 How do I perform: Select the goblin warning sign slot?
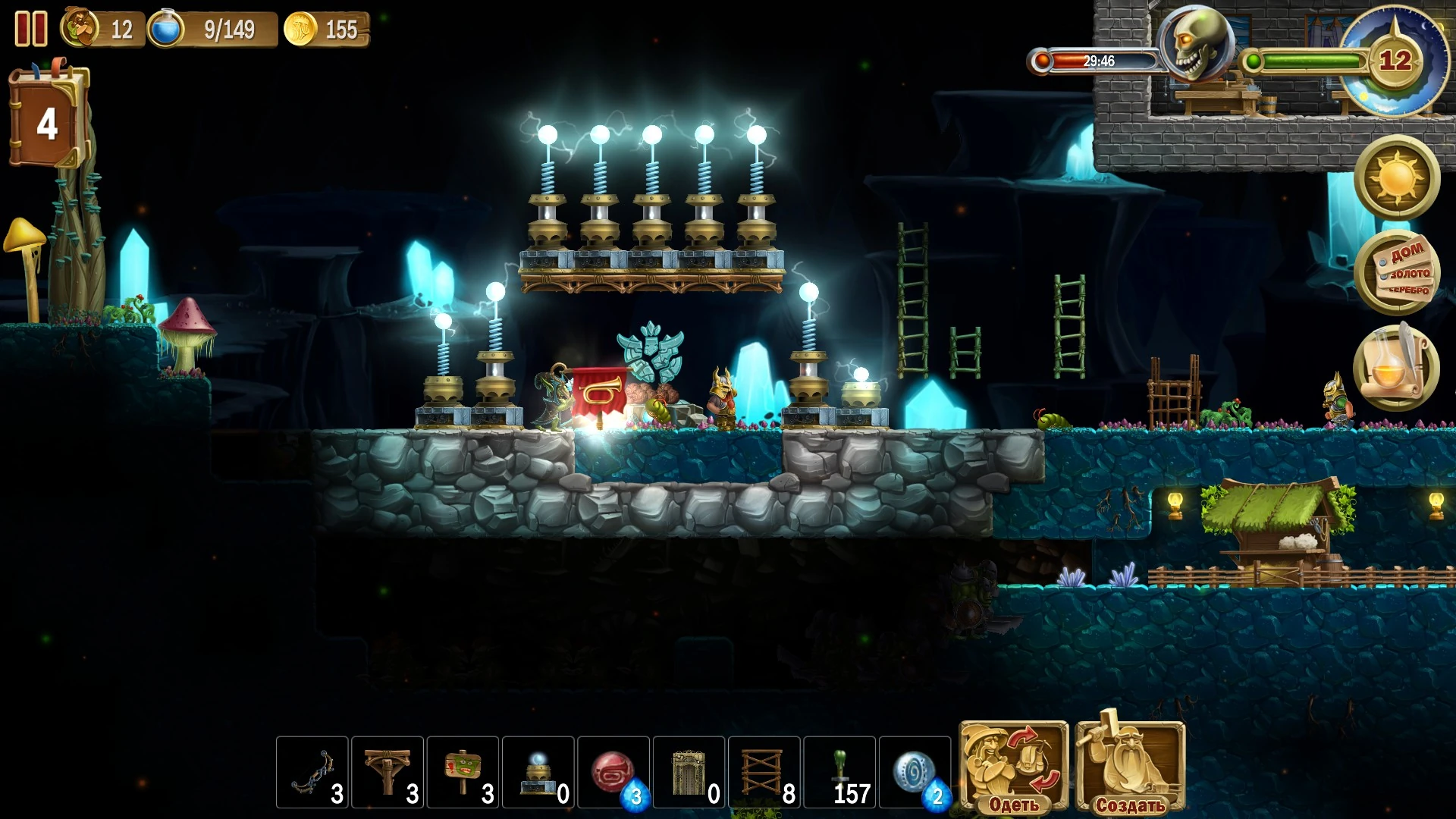[462, 772]
